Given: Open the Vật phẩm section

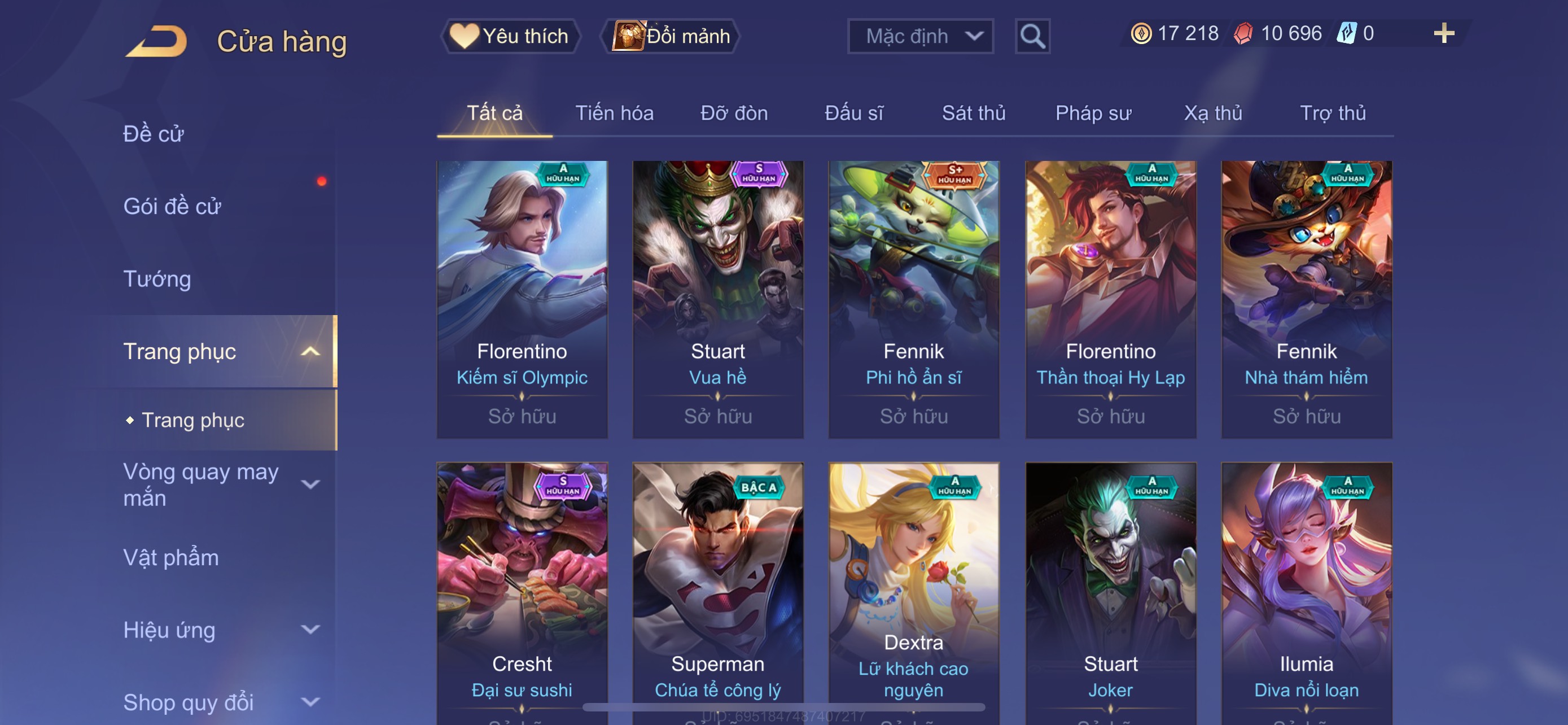Looking at the screenshot, I should click(171, 558).
